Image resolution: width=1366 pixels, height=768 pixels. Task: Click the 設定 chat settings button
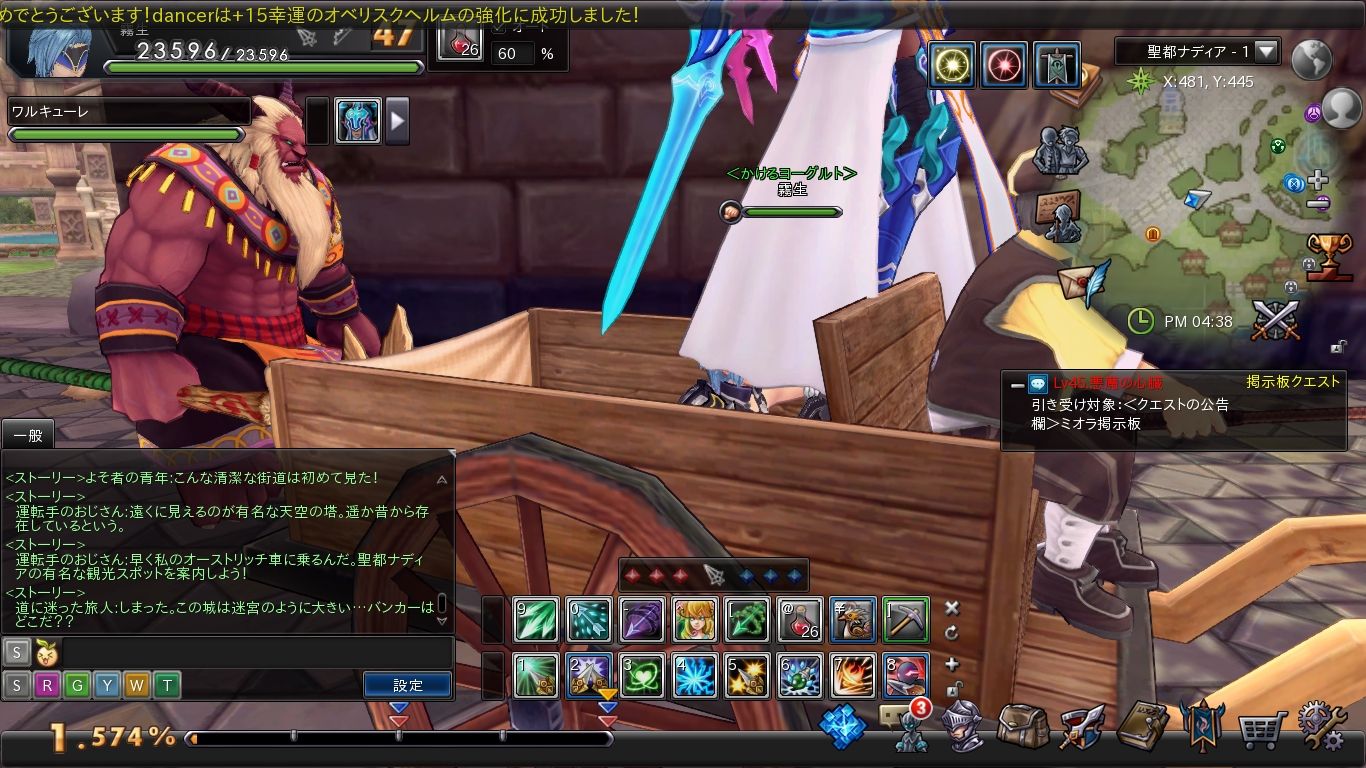tap(408, 685)
